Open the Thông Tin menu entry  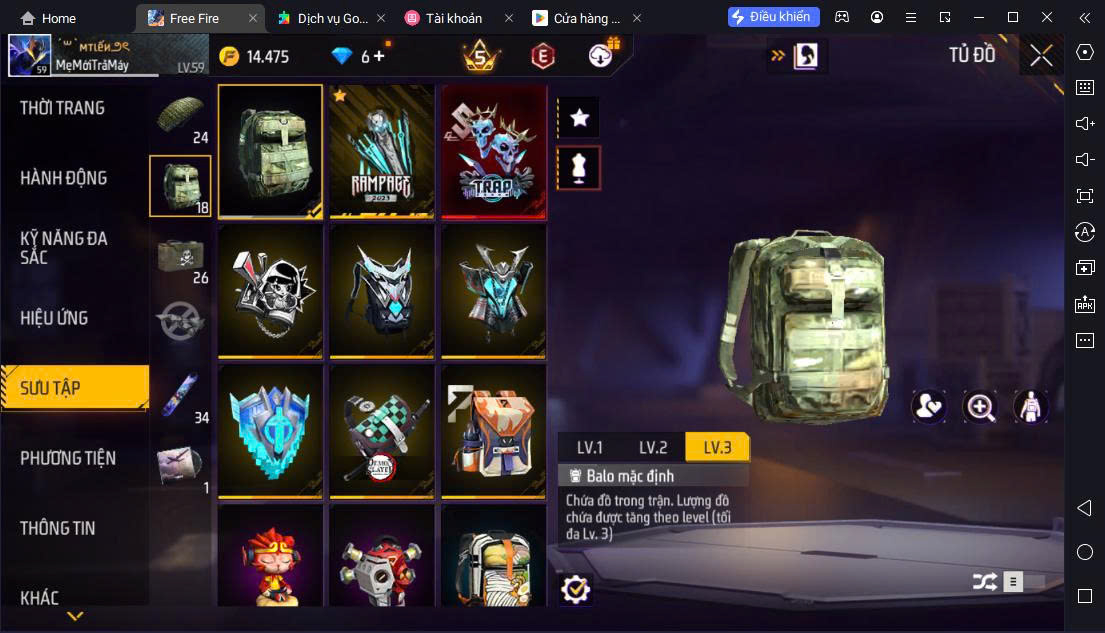click(58, 528)
